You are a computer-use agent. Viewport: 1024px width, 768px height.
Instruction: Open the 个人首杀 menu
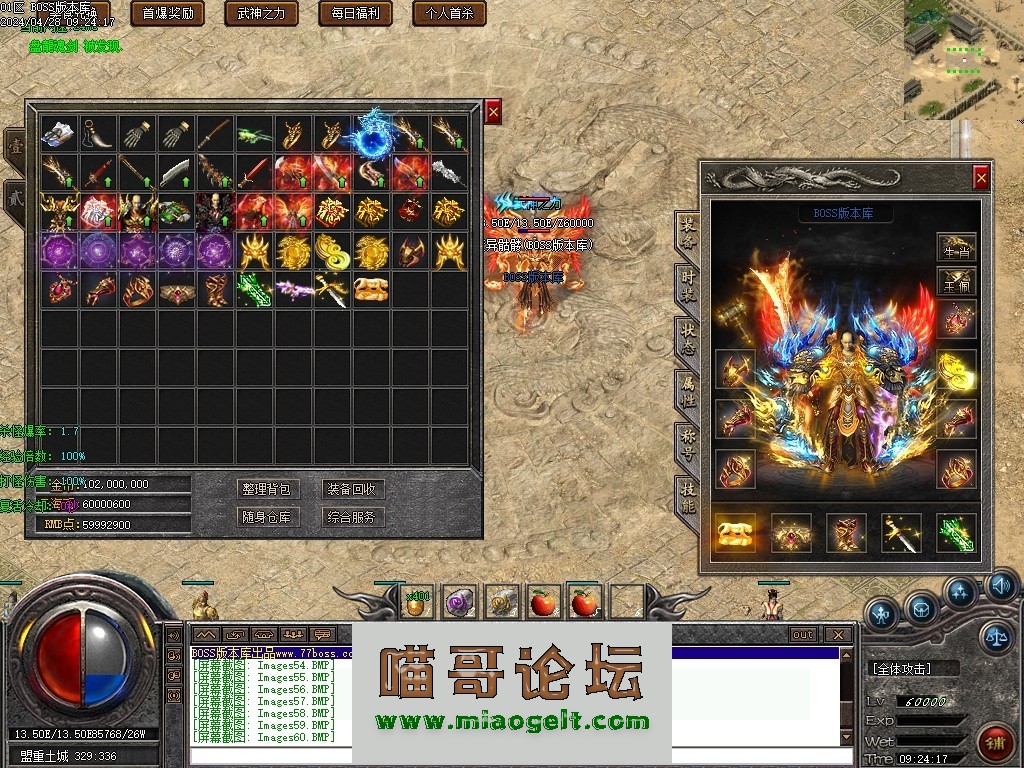449,14
